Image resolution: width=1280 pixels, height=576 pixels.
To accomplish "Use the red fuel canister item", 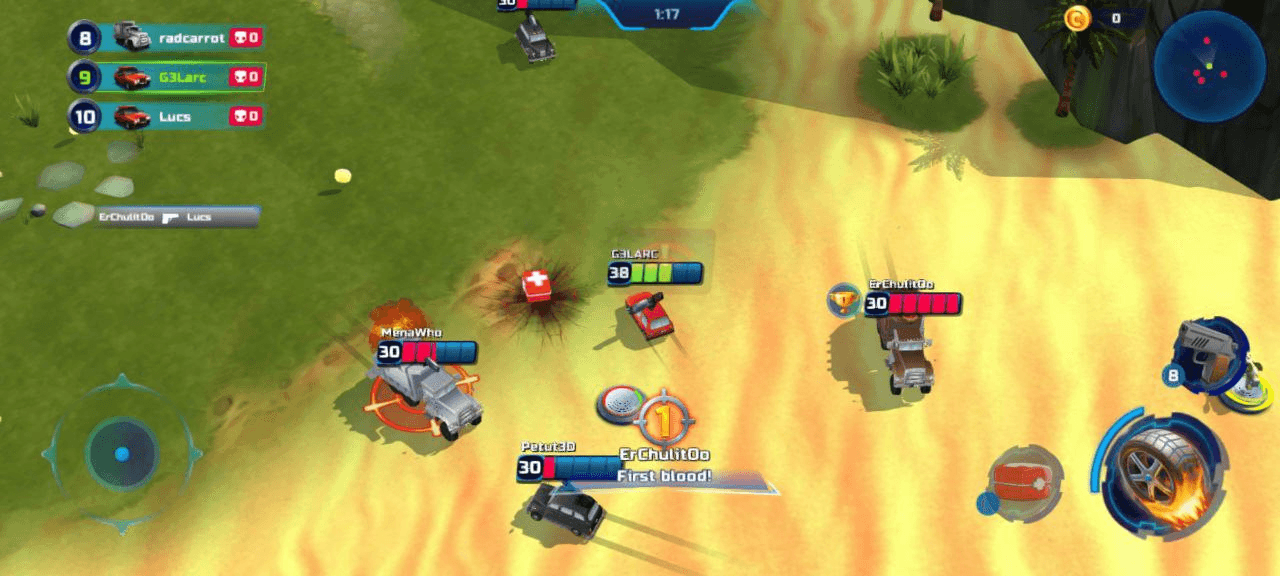I will [1025, 482].
